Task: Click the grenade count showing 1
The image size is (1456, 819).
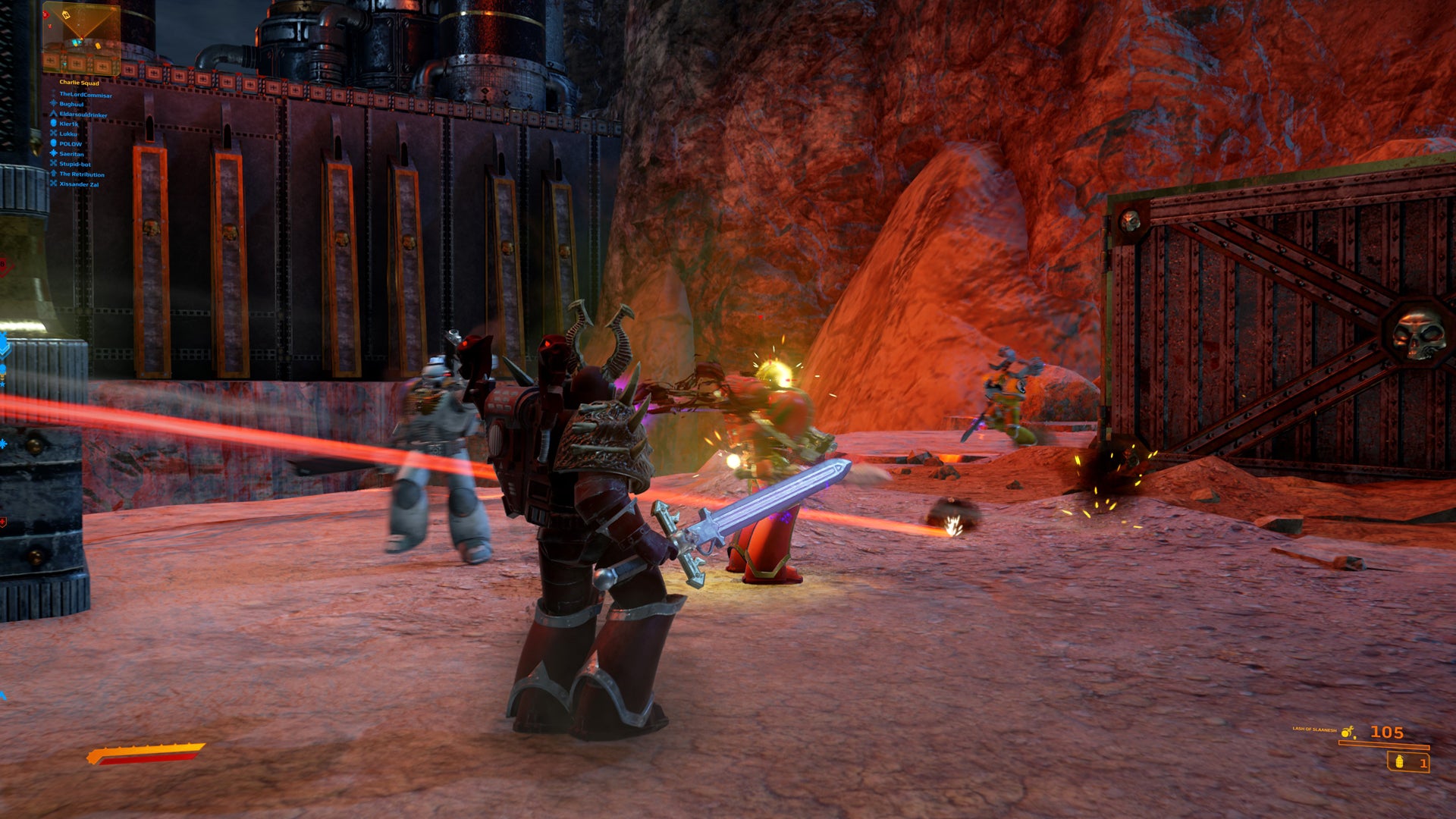Action: 1423,764
